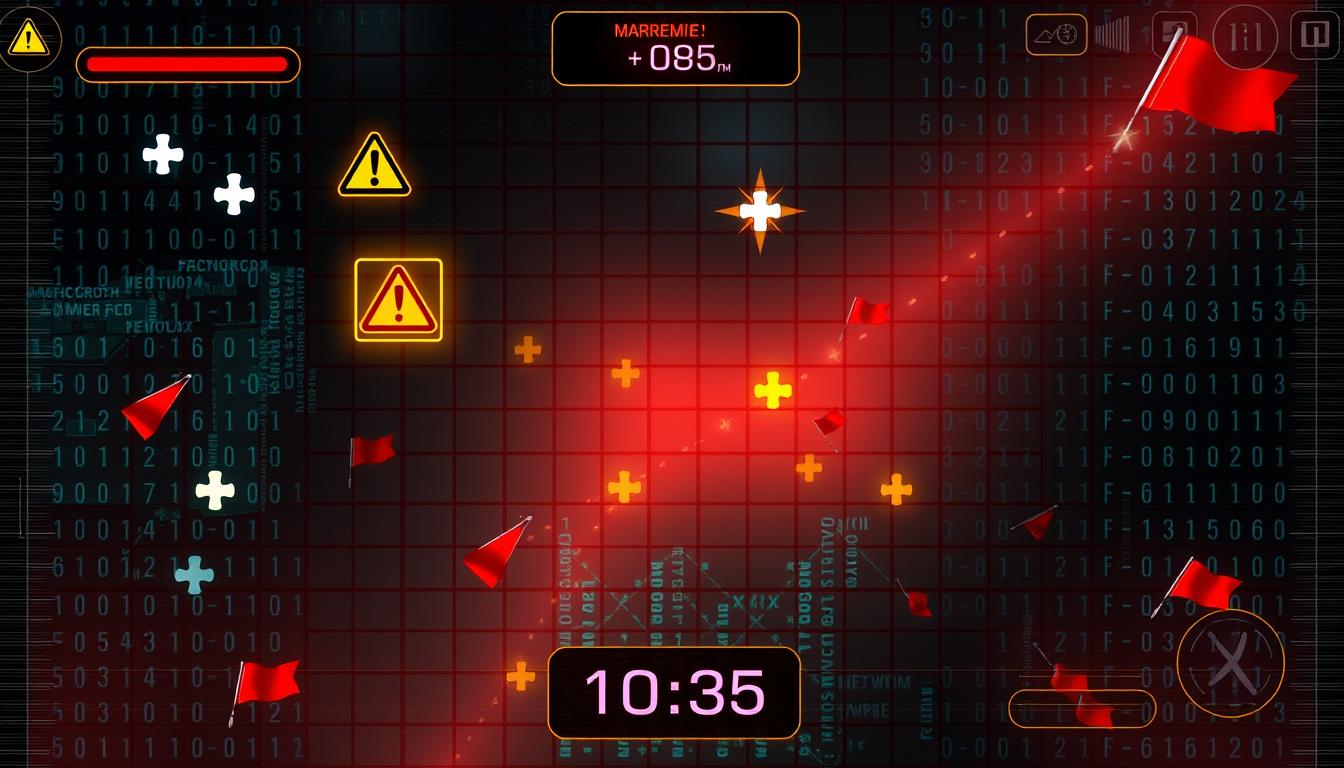The height and width of the screenshot is (768, 1344).
Task: Click the square-framed button in the top corner
Action: click(1314, 36)
